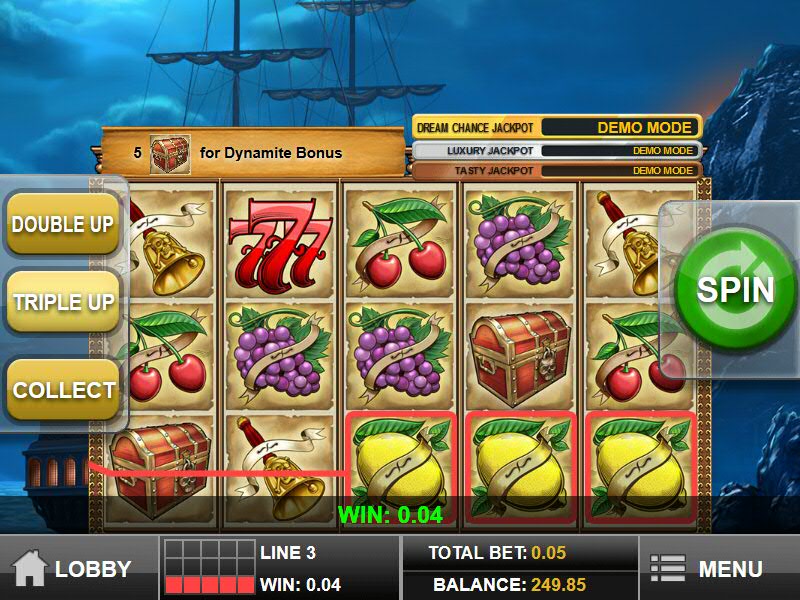
Task: Spin the reels with the green SPIN button
Action: [736, 290]
